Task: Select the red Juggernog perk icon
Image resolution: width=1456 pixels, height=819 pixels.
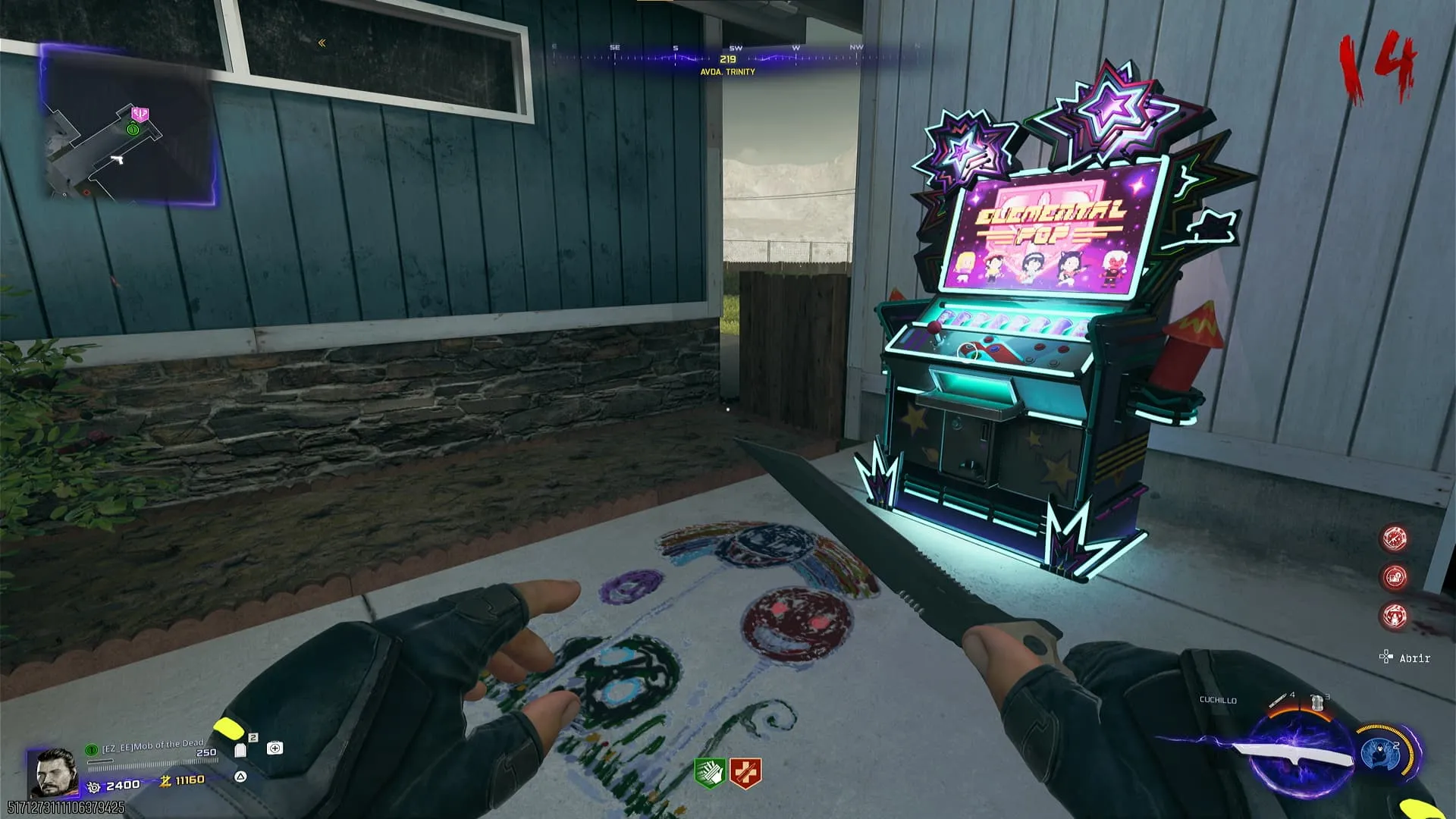Action: click(745, 773)
